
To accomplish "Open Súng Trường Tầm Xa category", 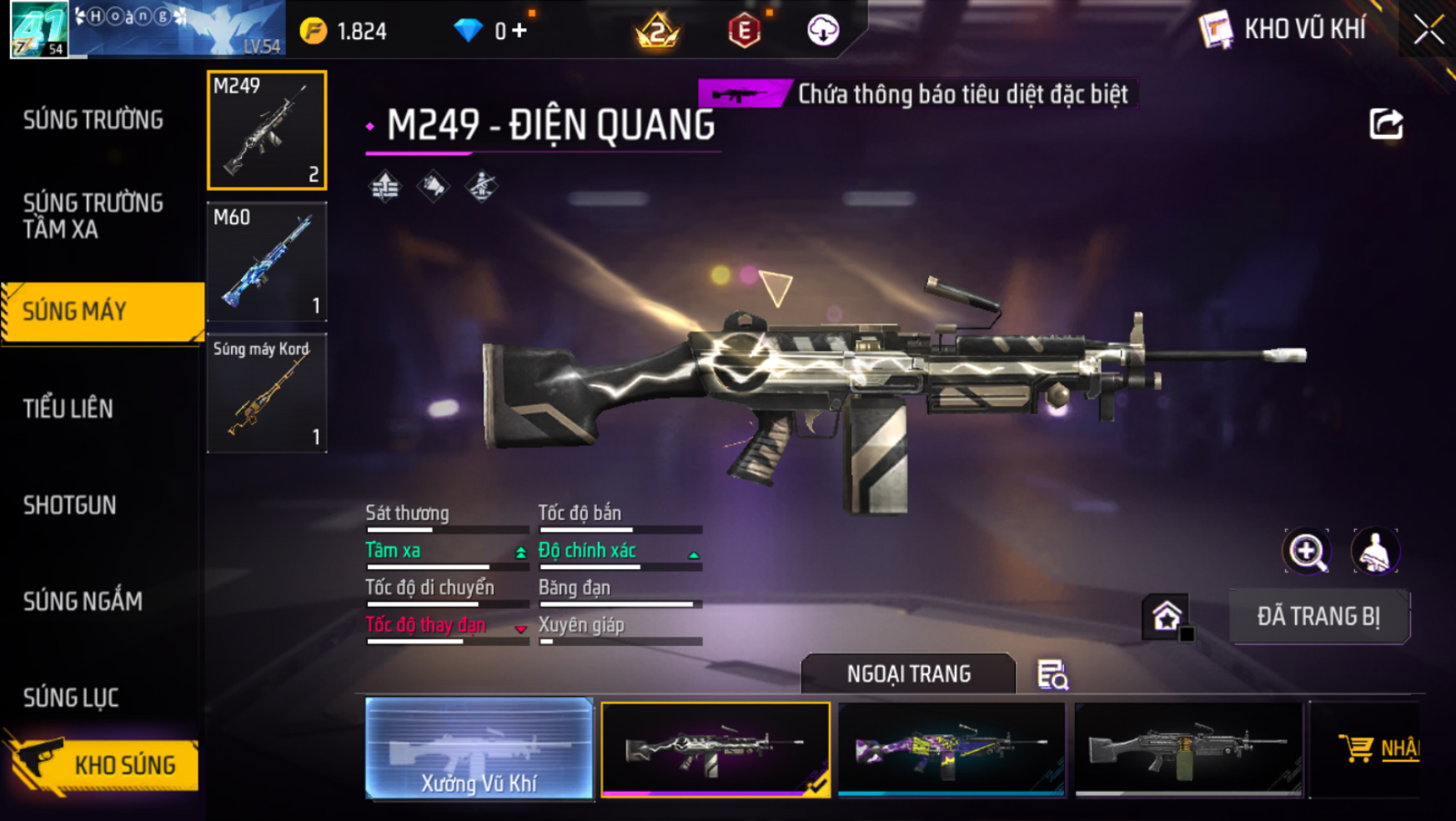I will point(93,216).
